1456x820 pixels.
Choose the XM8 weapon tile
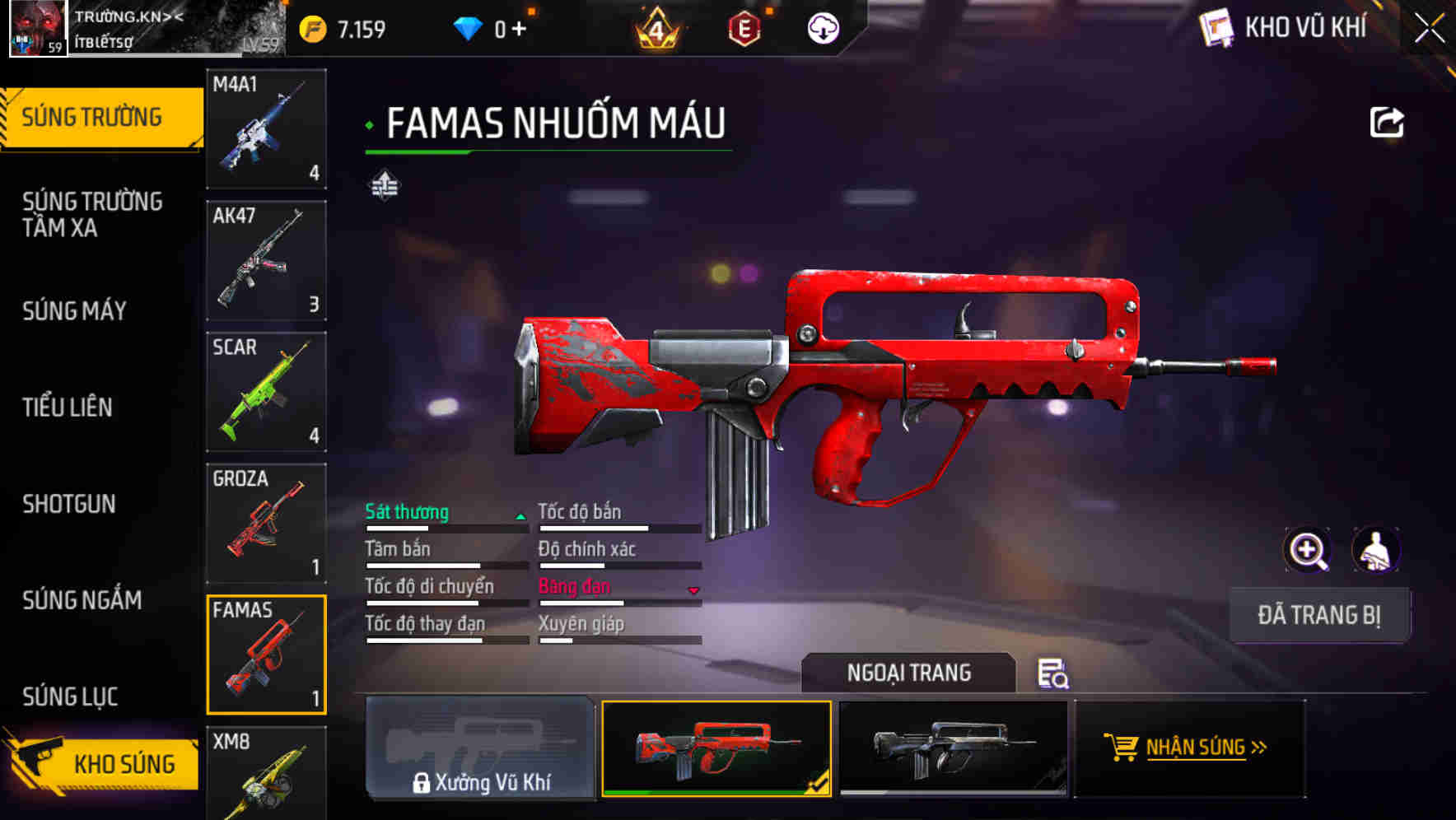[x=266, y=772]
